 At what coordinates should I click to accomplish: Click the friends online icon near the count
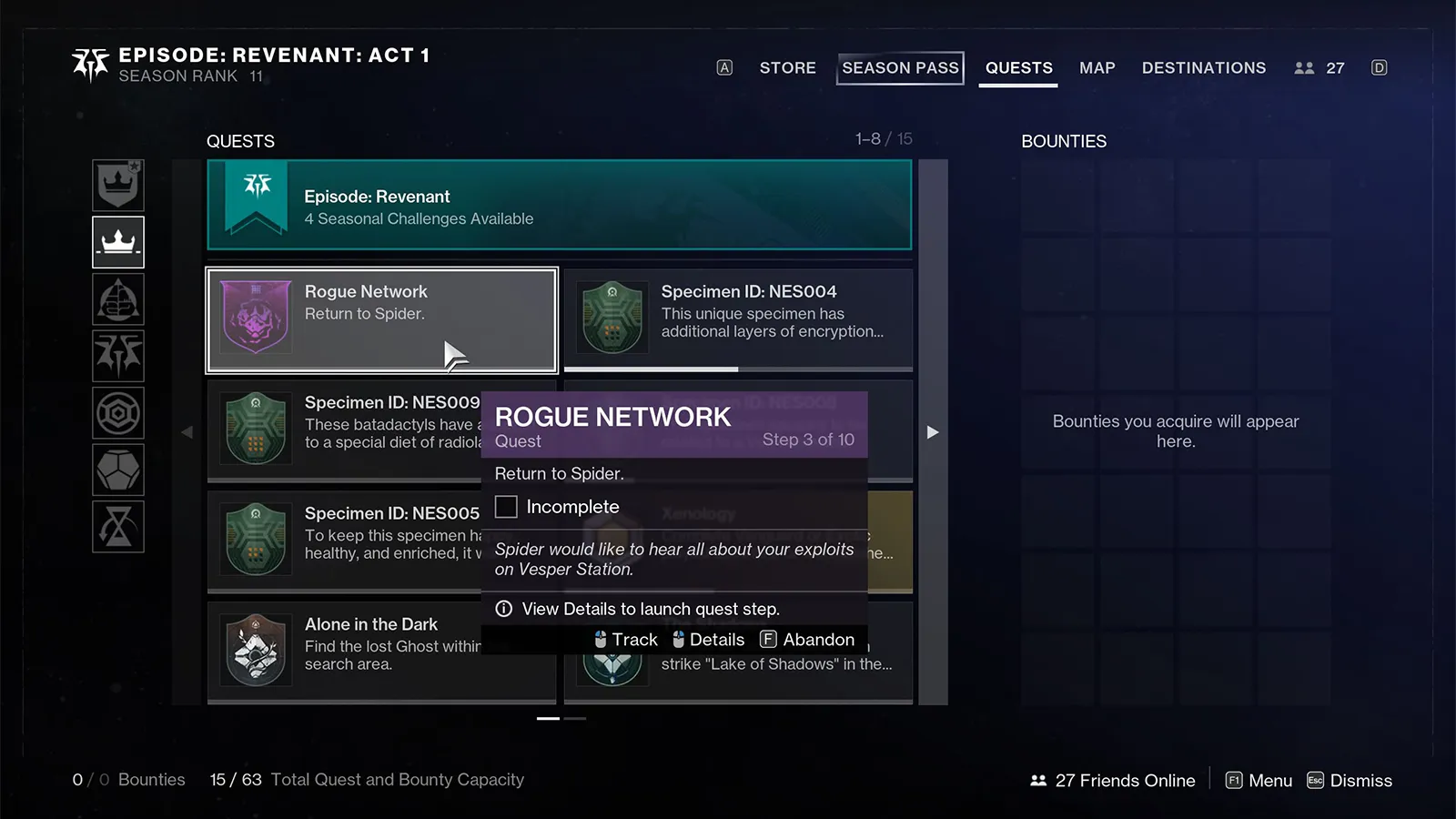click(x=1036, y=780)
